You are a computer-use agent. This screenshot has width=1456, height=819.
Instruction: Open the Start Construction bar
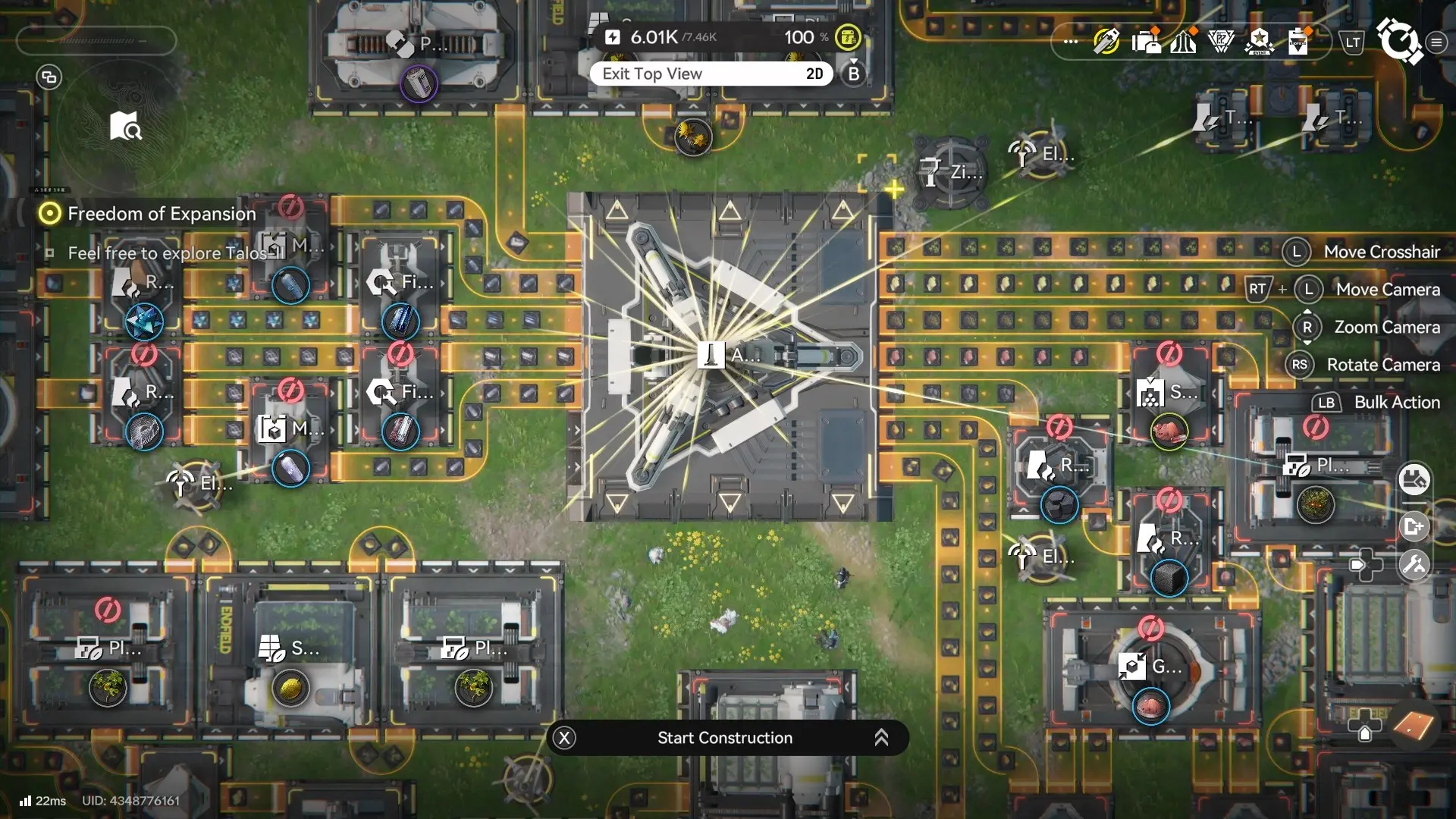726,738
